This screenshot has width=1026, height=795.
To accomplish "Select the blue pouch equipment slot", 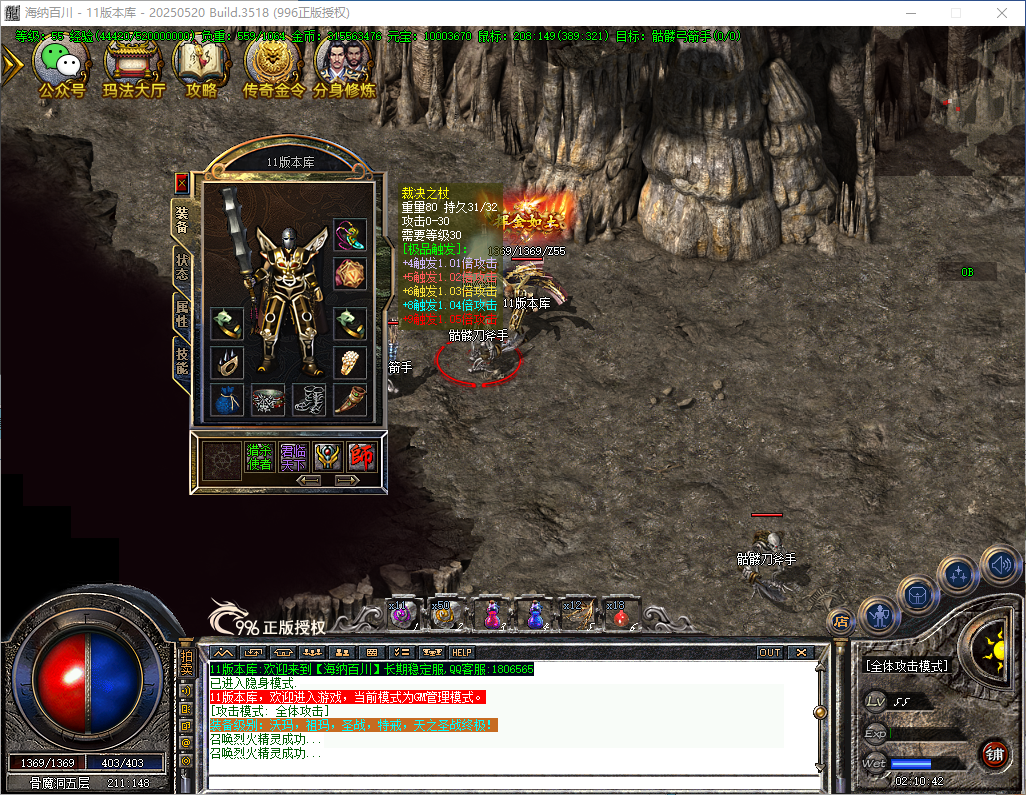I will click(x=227, y=400).
